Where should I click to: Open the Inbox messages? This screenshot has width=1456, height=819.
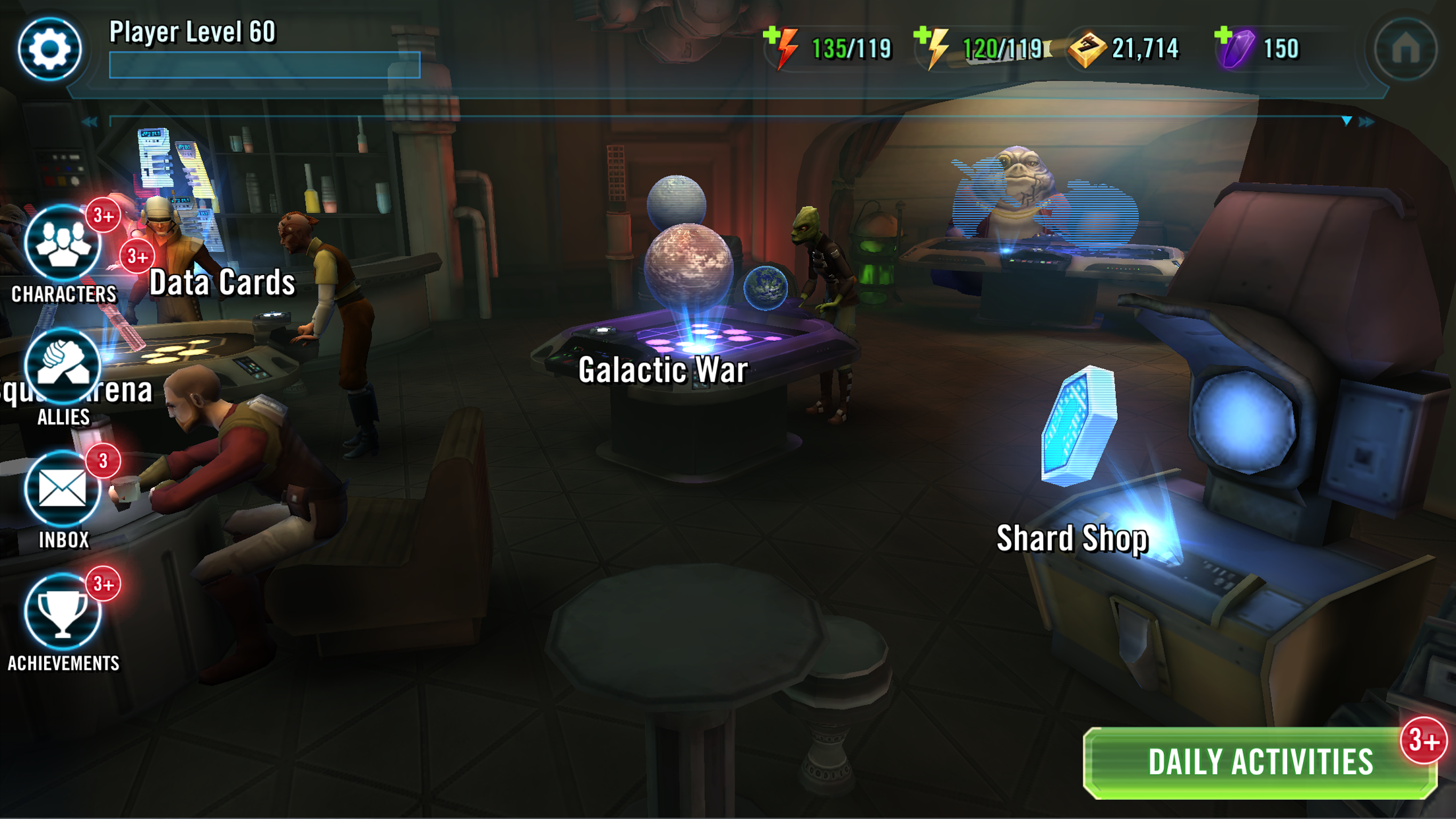click(x=63, y=491)
